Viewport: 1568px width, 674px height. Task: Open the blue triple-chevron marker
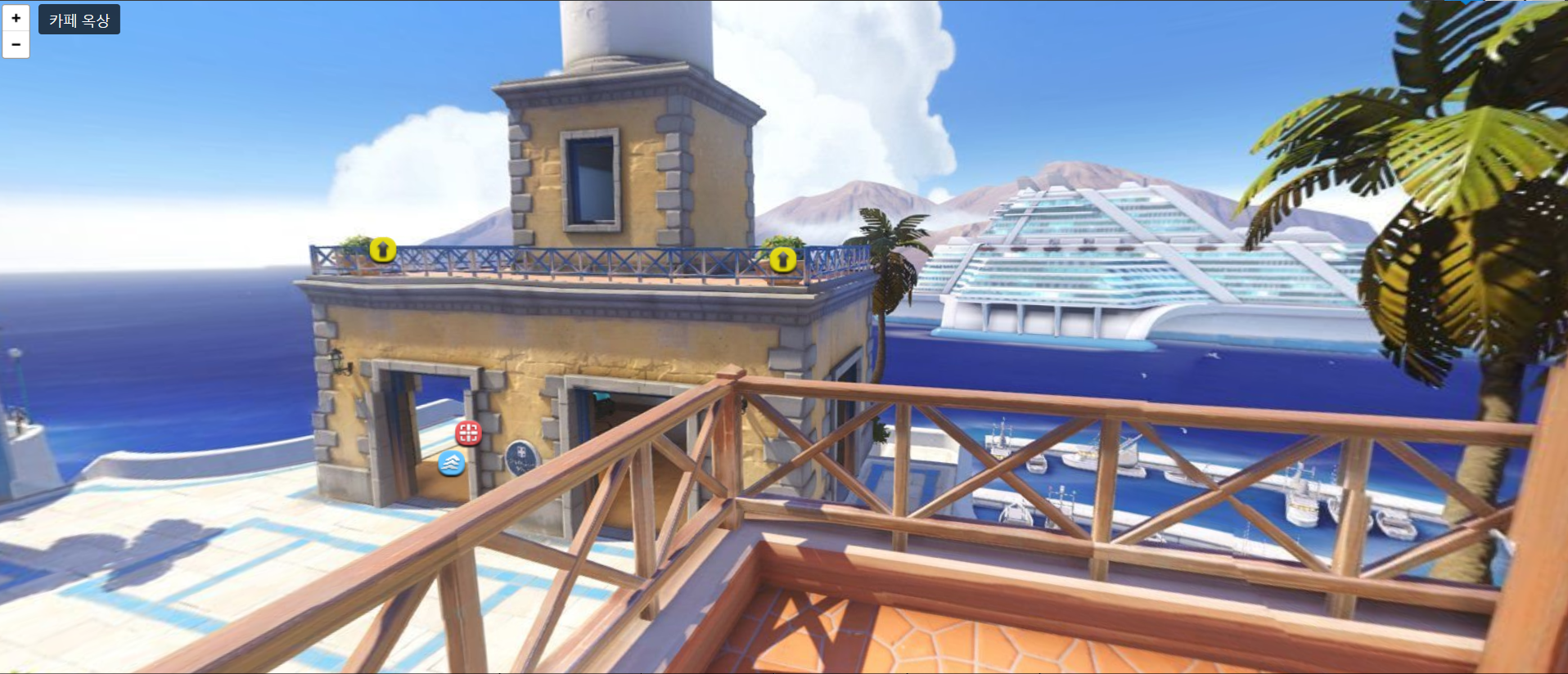451,463
